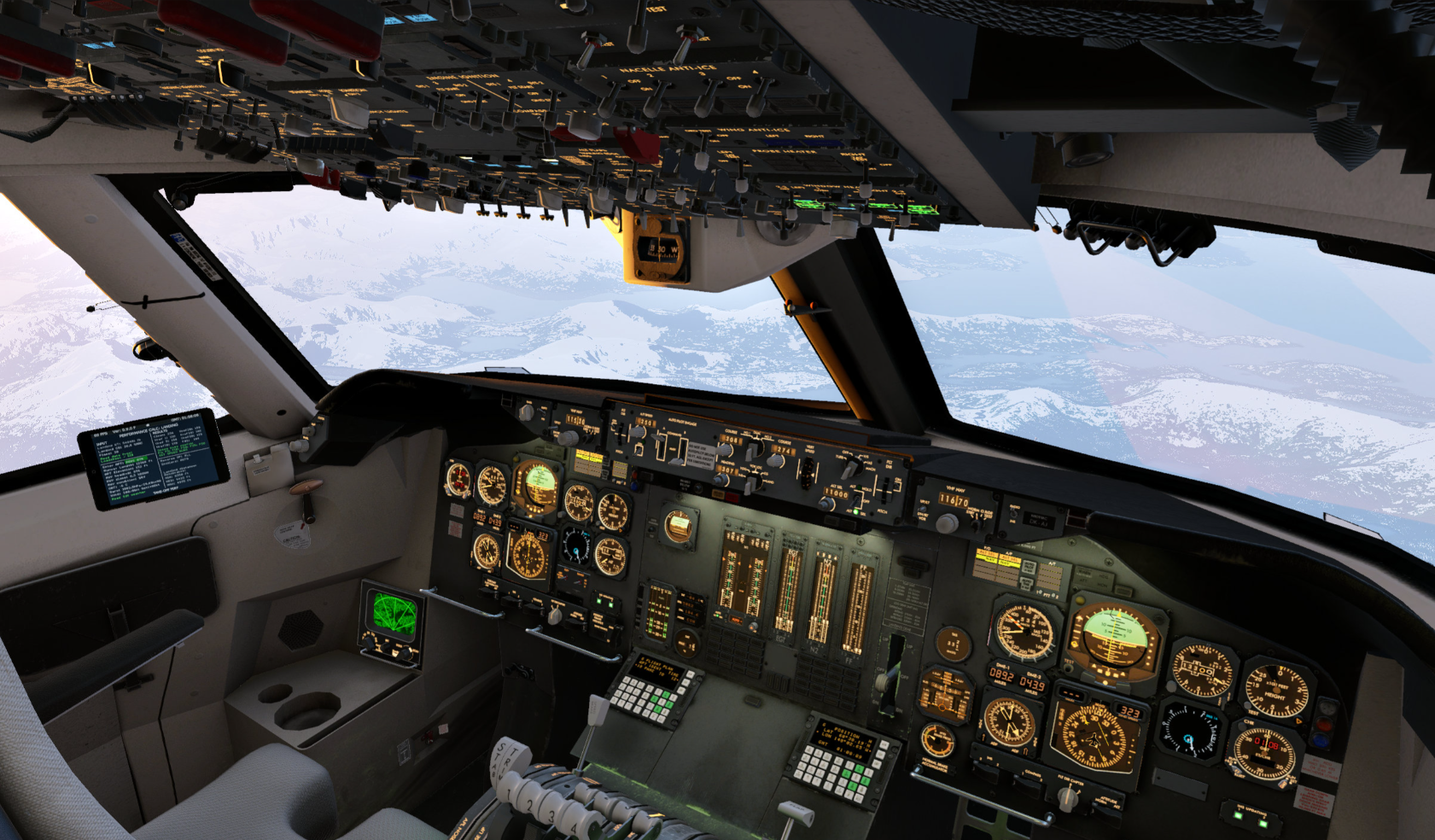The width and height of the screenshot is (1435, 840).
Task: Click the ALT SEL knob under 11000
Action: pyautogui.click(x=827, y=504)
